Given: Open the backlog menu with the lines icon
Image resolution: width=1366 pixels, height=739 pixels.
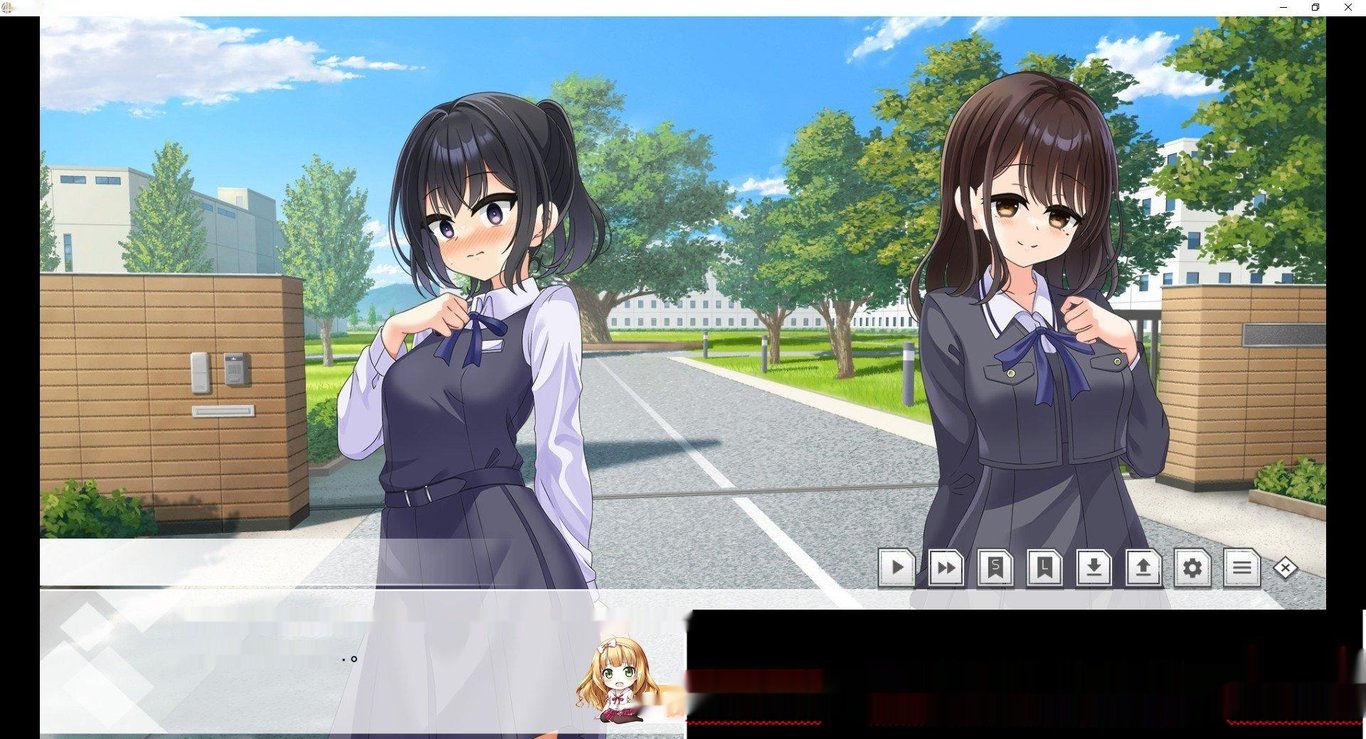Looking at the screenshot, I should point(1241,568).
